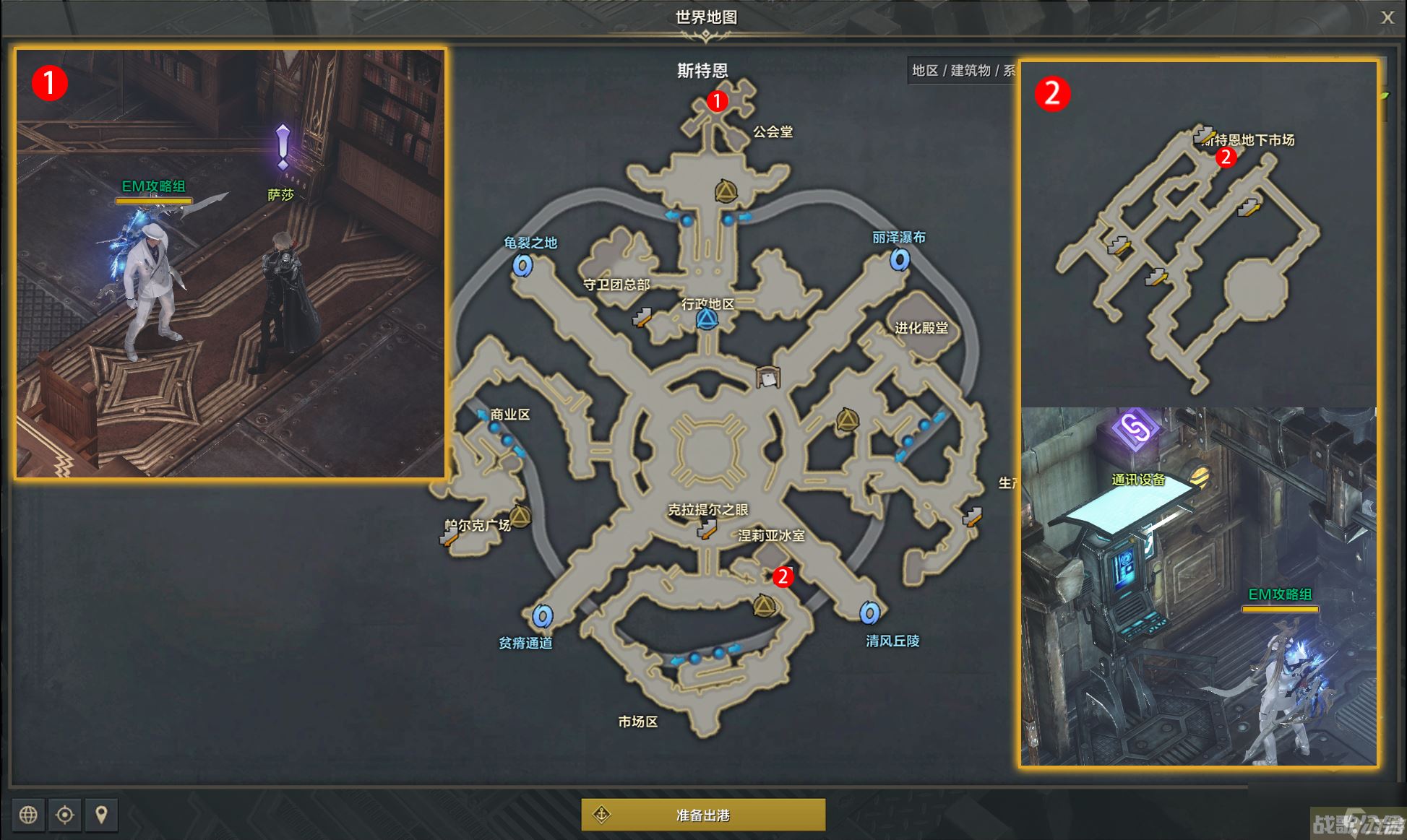The image size is (1407, 840).
Task: Activate the map pin marker icon
Action: [x=101, y=815]
